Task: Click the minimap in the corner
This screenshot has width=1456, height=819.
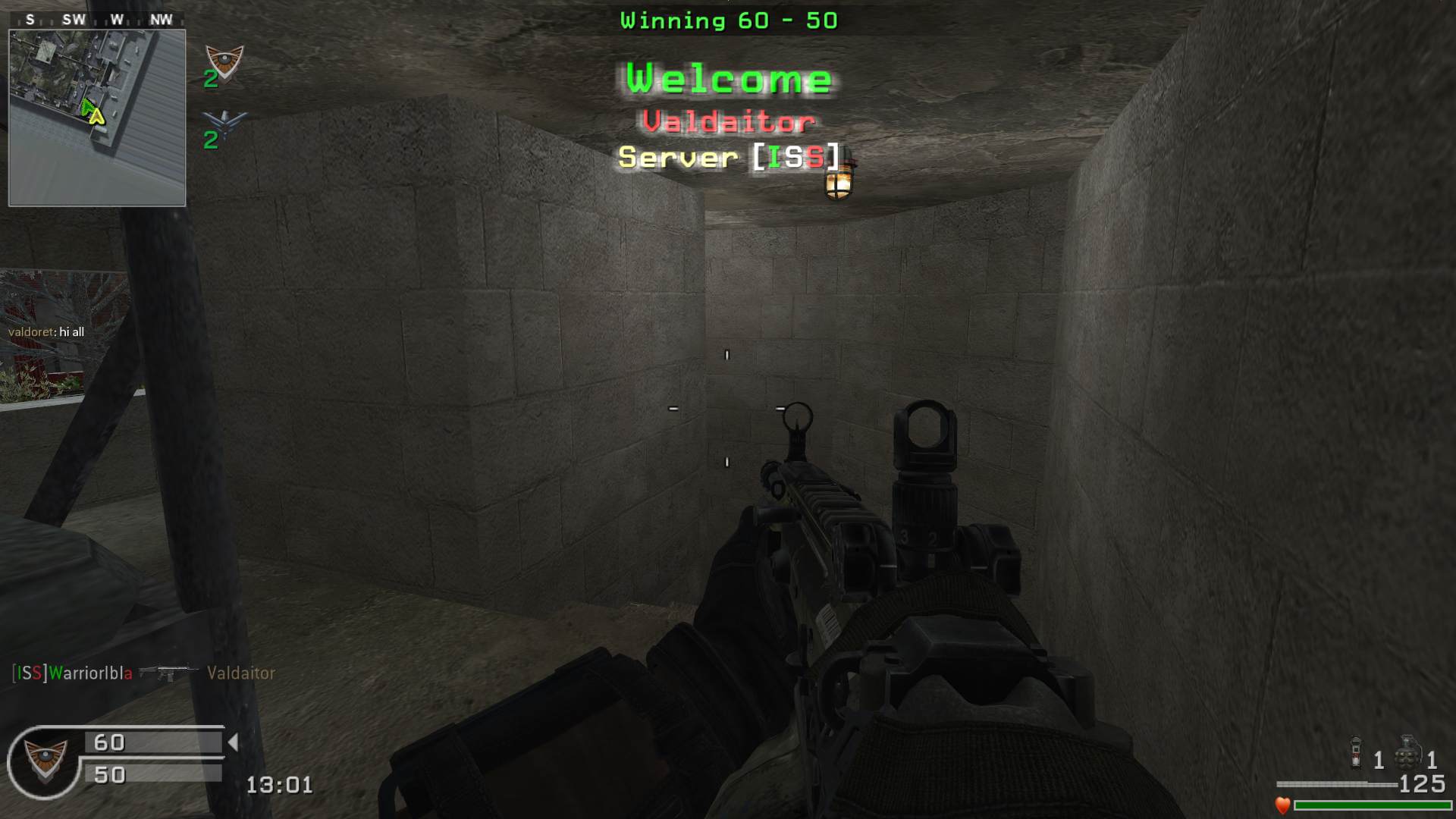Action: [97, 118]
